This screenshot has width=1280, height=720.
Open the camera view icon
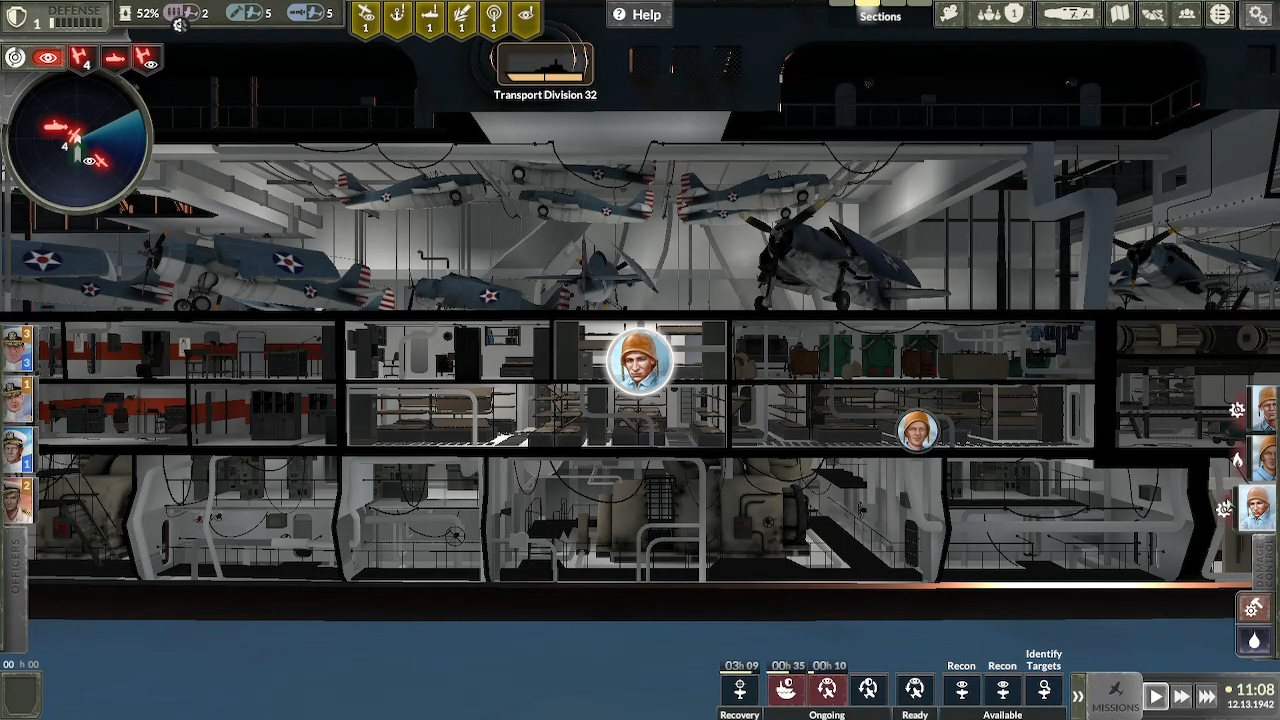point(948,14)
